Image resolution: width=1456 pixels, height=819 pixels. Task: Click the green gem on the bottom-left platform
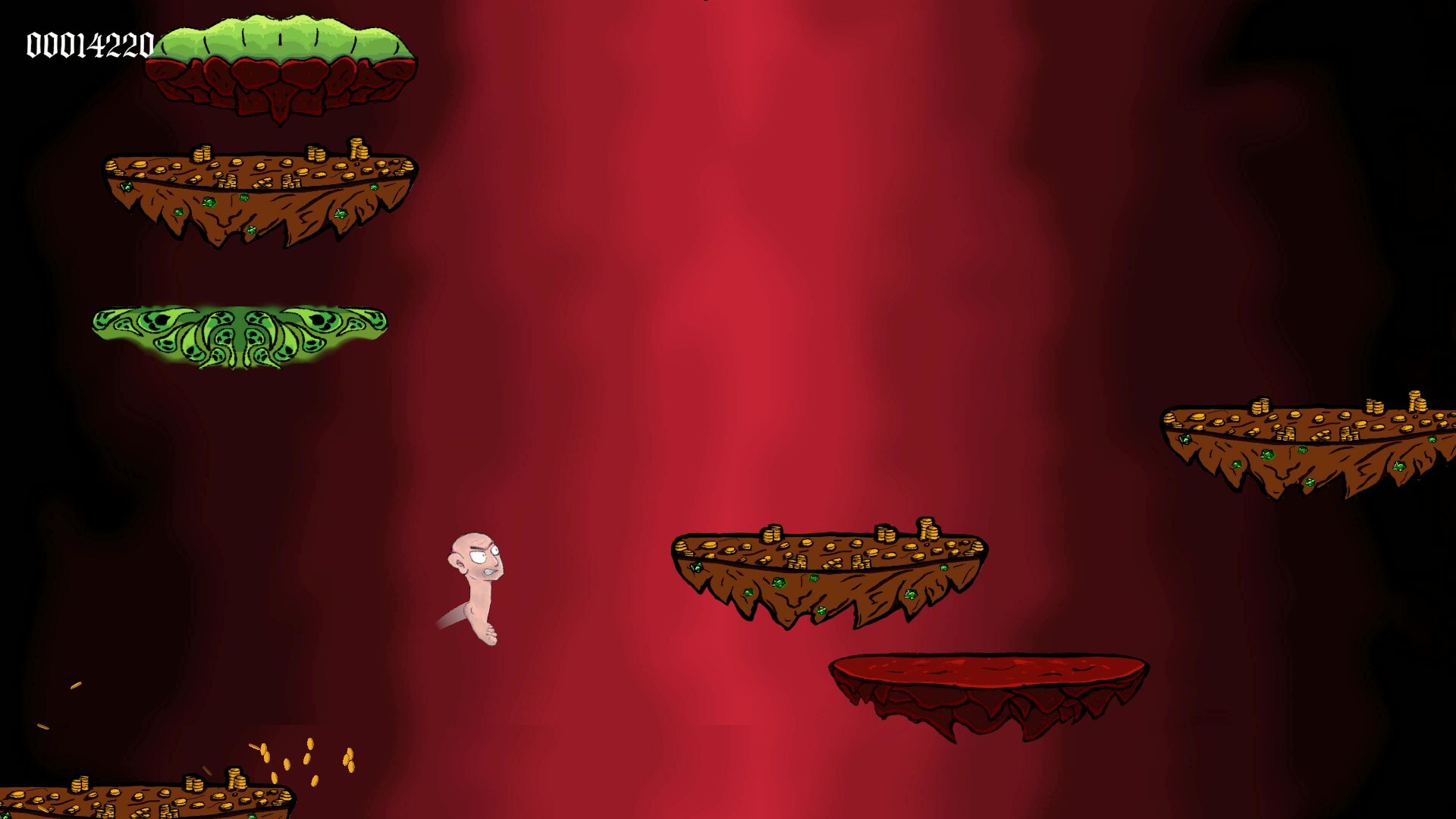coord(250,814)
